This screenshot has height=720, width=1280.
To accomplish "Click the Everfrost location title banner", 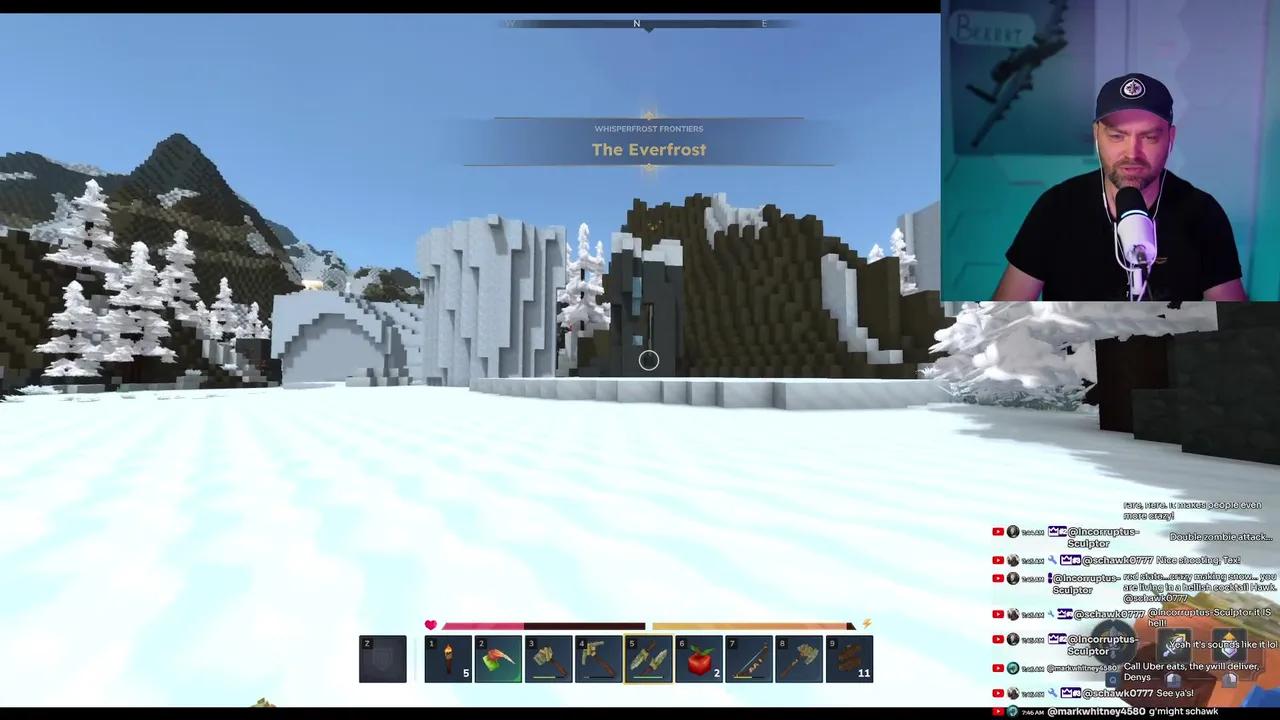I will click(648, 149).
